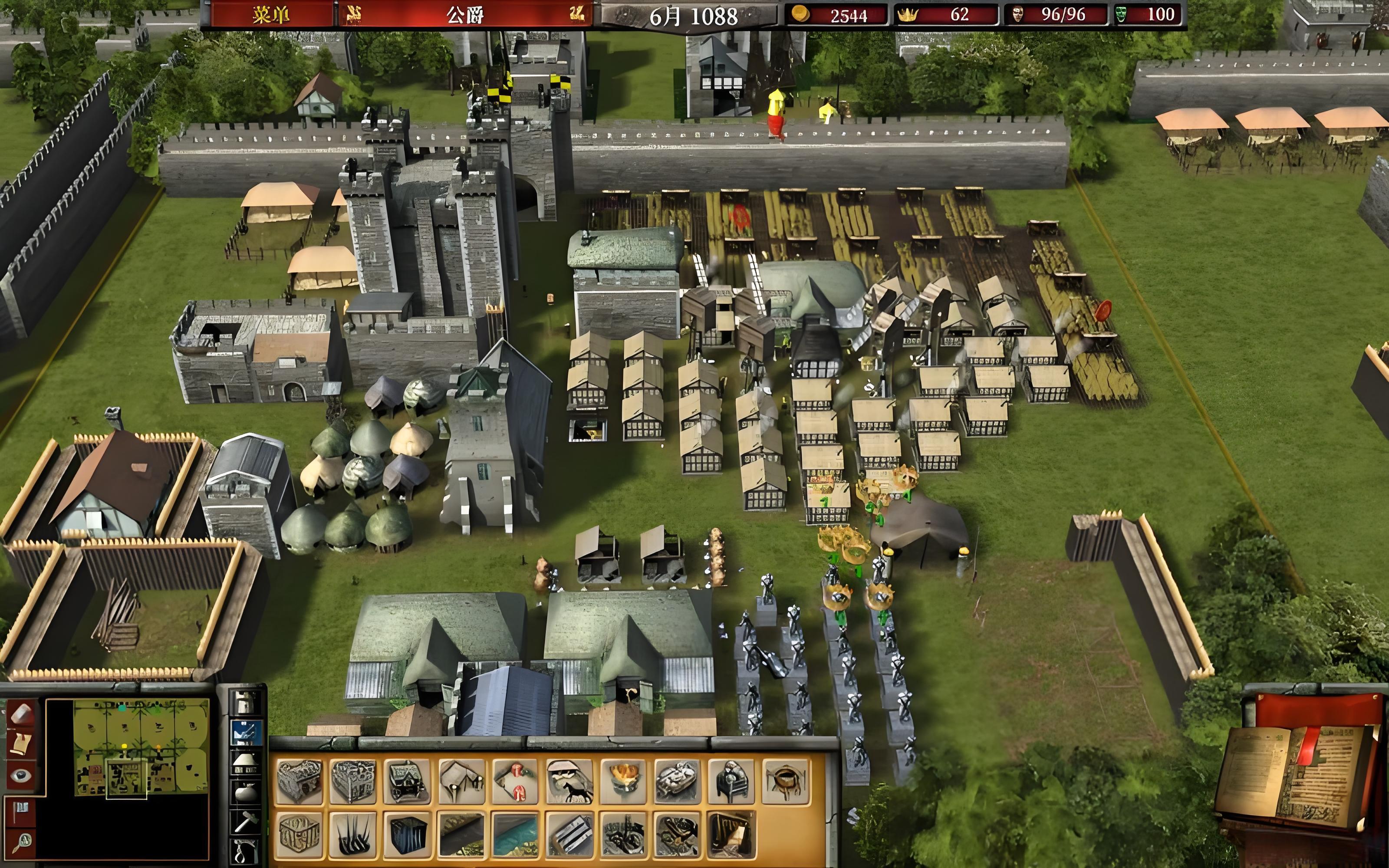Viewport: 1389px width, 868px height.
Task: Pick the red shields building icon
Action: click(x=515, y=781)
